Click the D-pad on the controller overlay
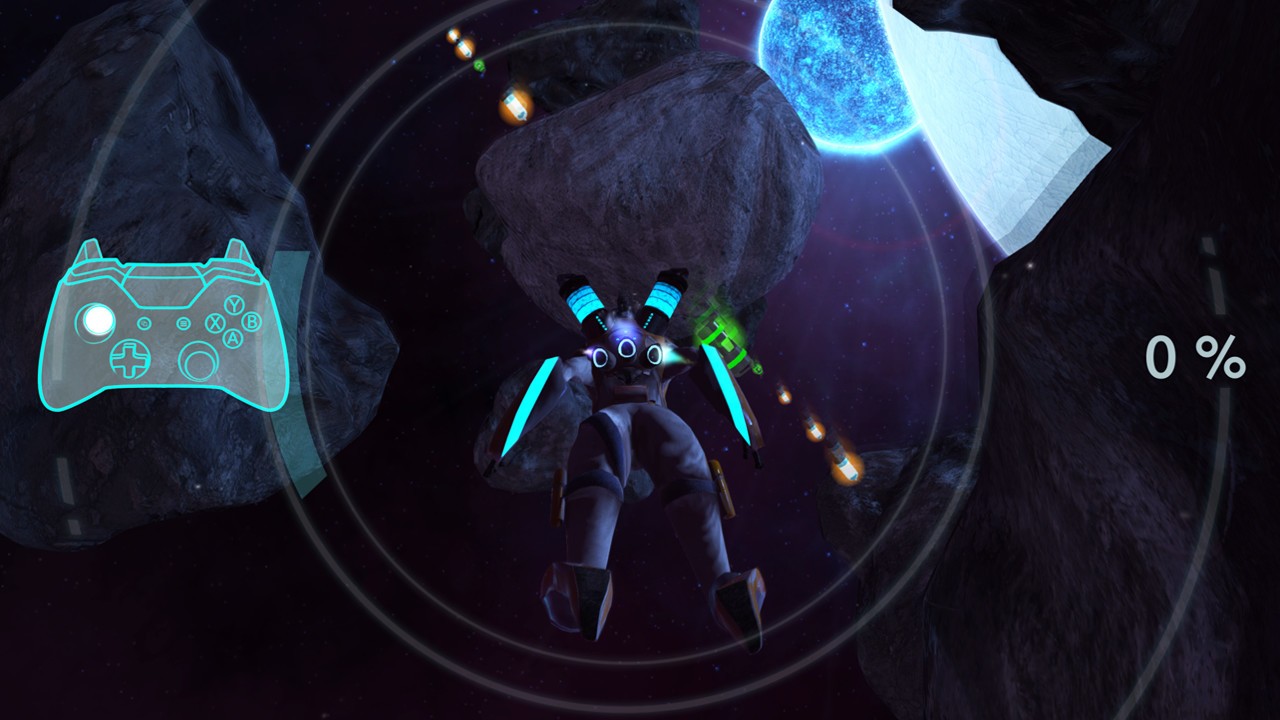 [130, 359]
